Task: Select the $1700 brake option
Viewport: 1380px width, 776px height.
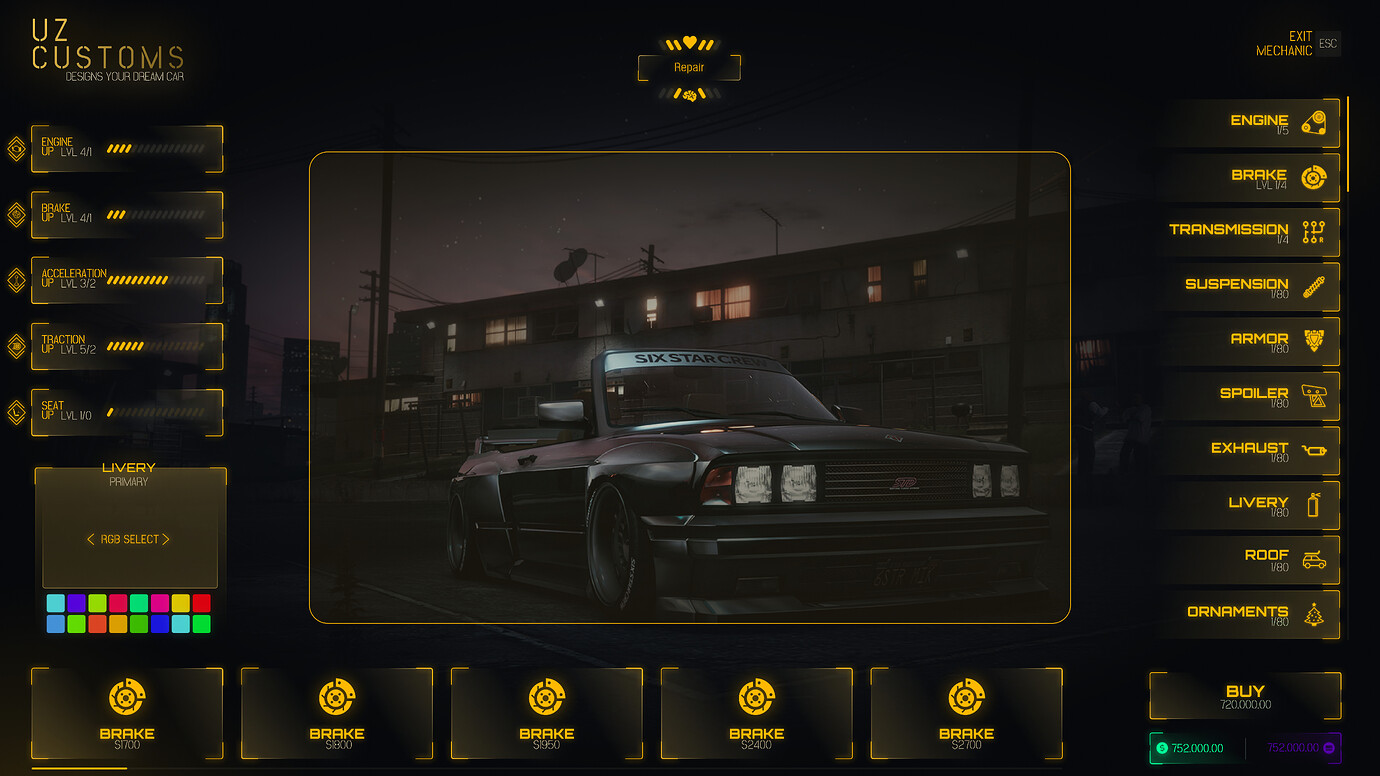Action: [x=127, y=713]
